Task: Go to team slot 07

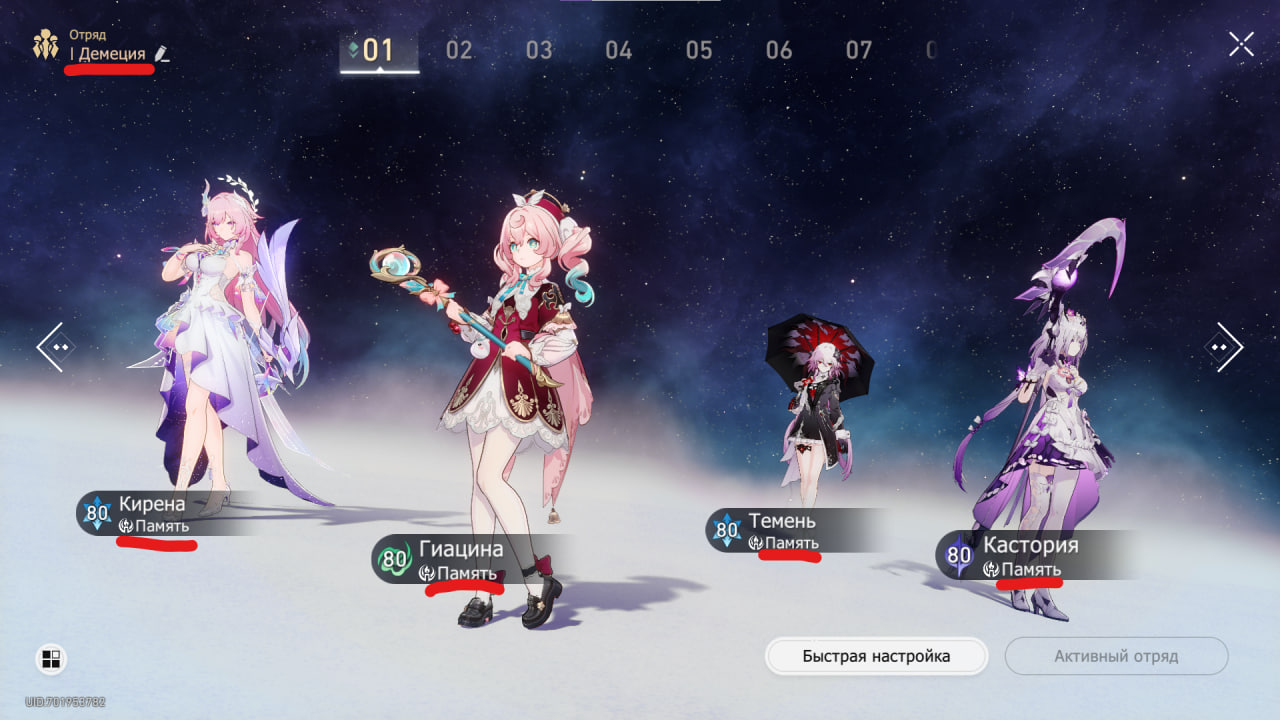Action: click(x=859, y=50)
